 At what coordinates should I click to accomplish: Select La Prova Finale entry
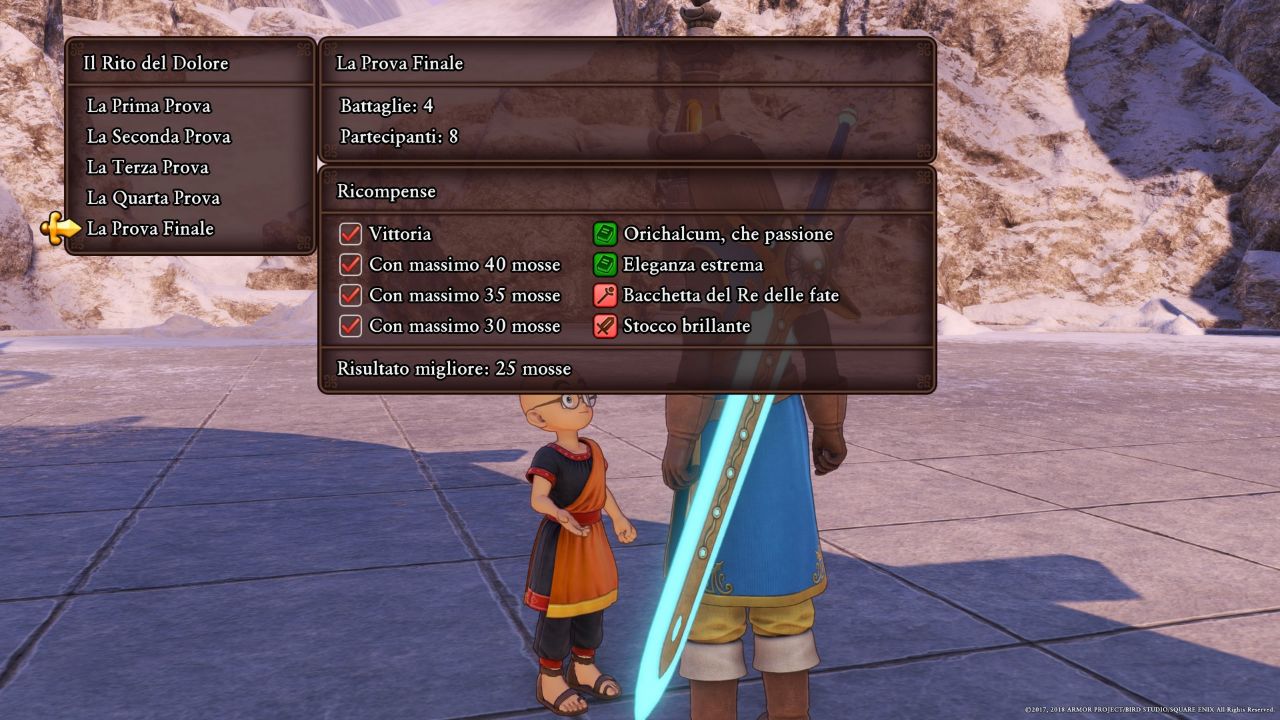tap(150, 229)
